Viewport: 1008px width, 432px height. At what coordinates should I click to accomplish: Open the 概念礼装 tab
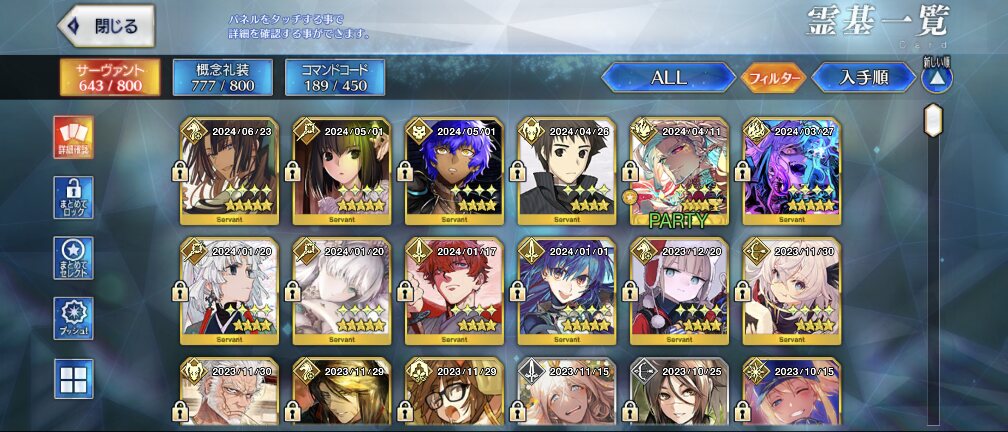(213, 78)
